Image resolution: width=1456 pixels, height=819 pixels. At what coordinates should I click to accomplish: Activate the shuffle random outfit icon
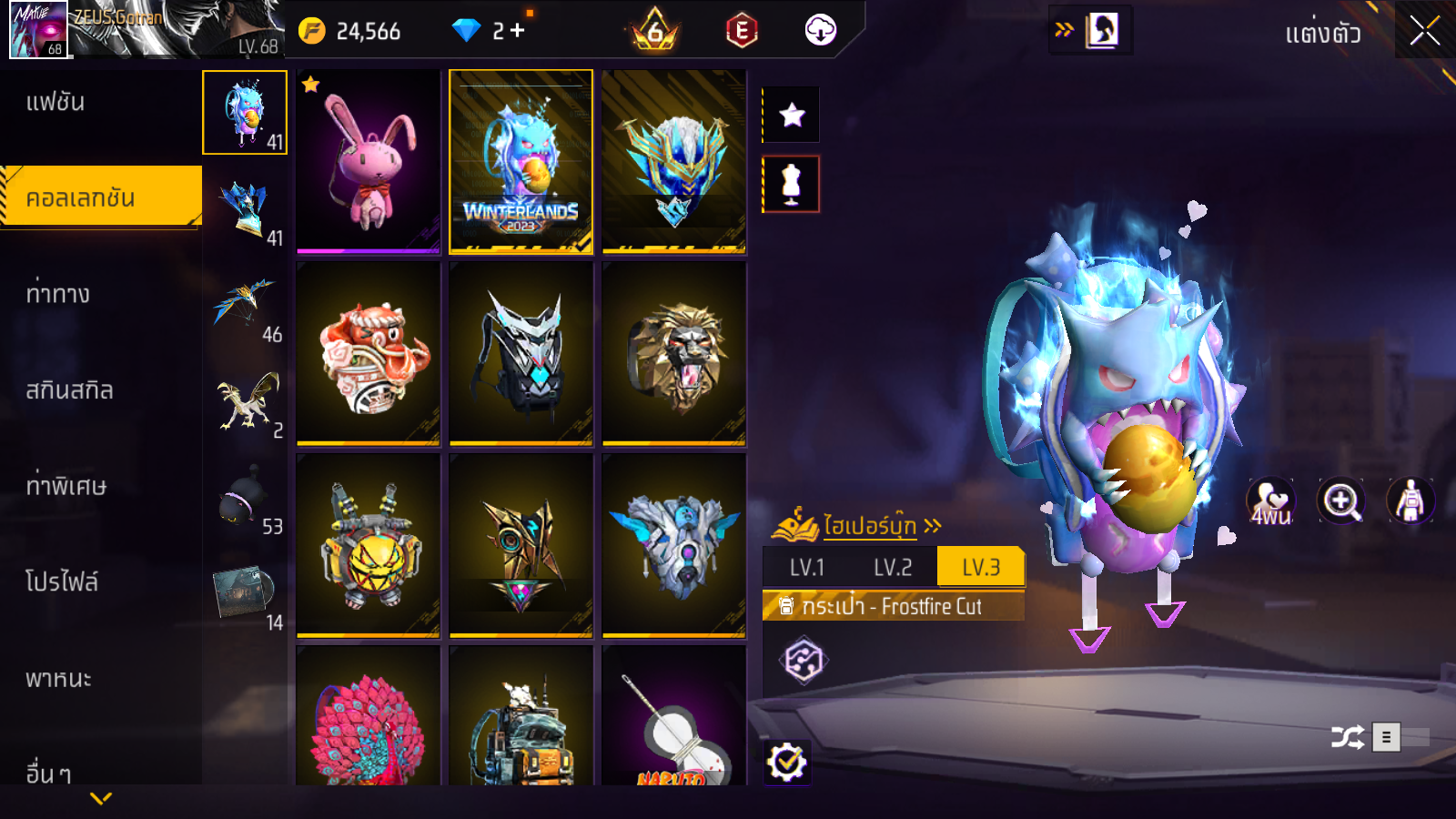point(1347,737)
